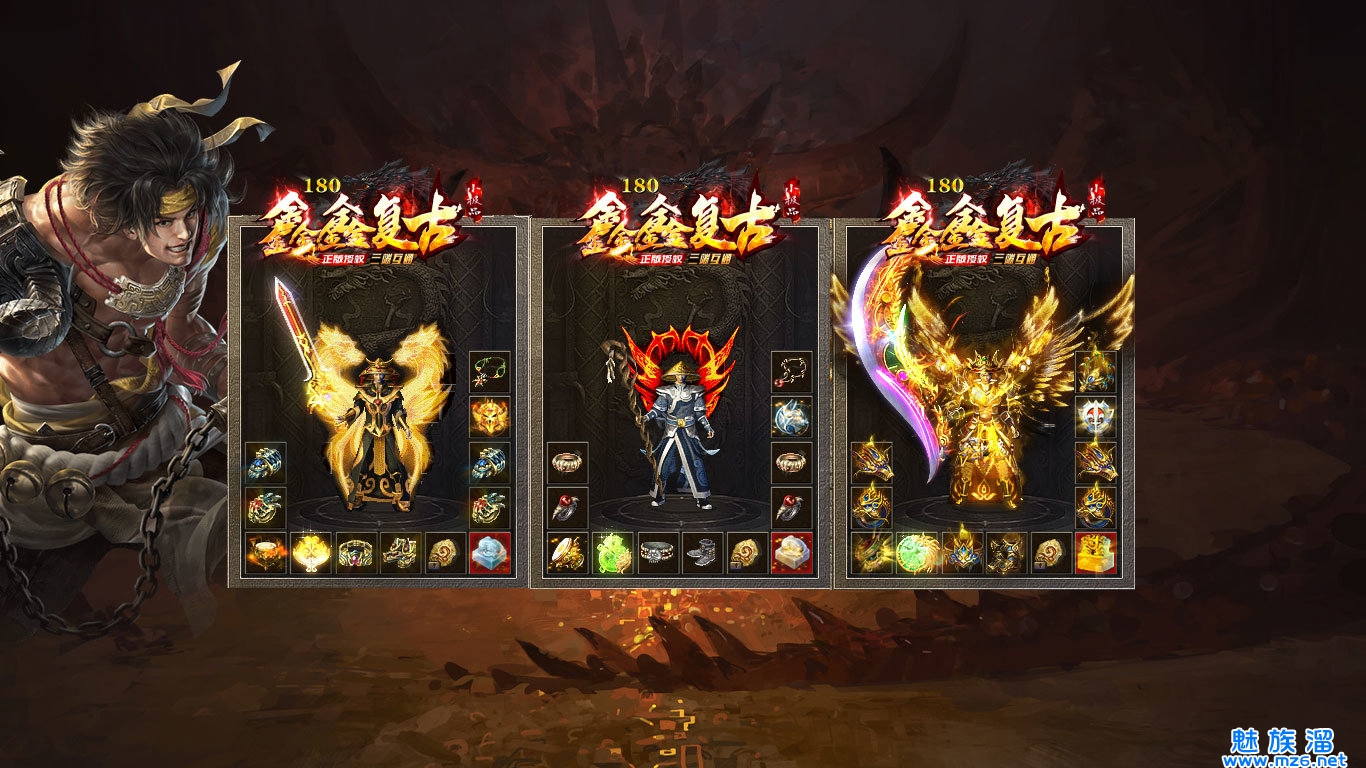This screenshot has width=1366, height=768.
Task: Pick the gray boots slot
Action: (x=702, y=553)
